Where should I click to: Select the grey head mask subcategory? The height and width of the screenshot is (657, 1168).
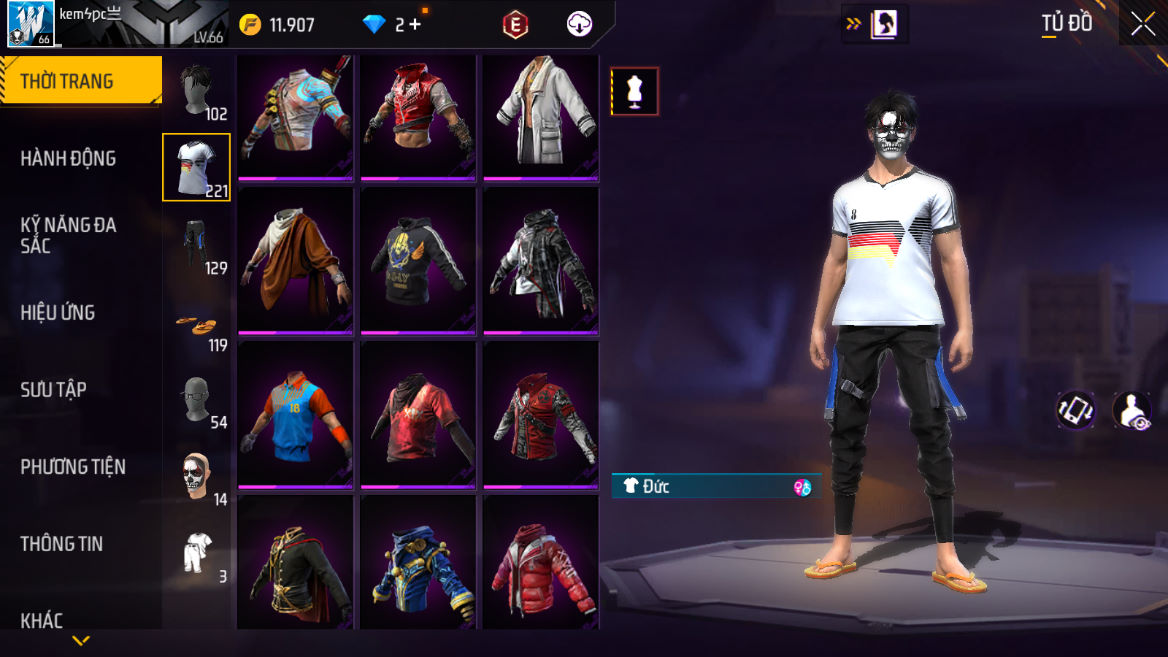point(197,400)
